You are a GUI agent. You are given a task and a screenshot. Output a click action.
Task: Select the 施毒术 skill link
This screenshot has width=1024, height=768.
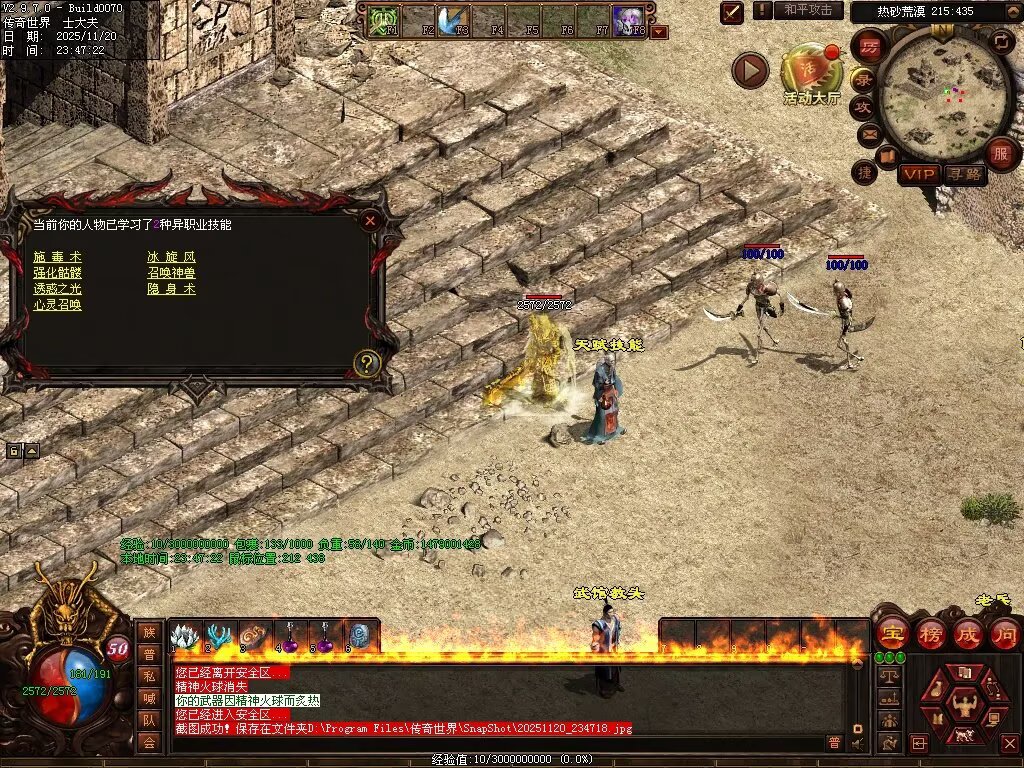tap(57, 257)
